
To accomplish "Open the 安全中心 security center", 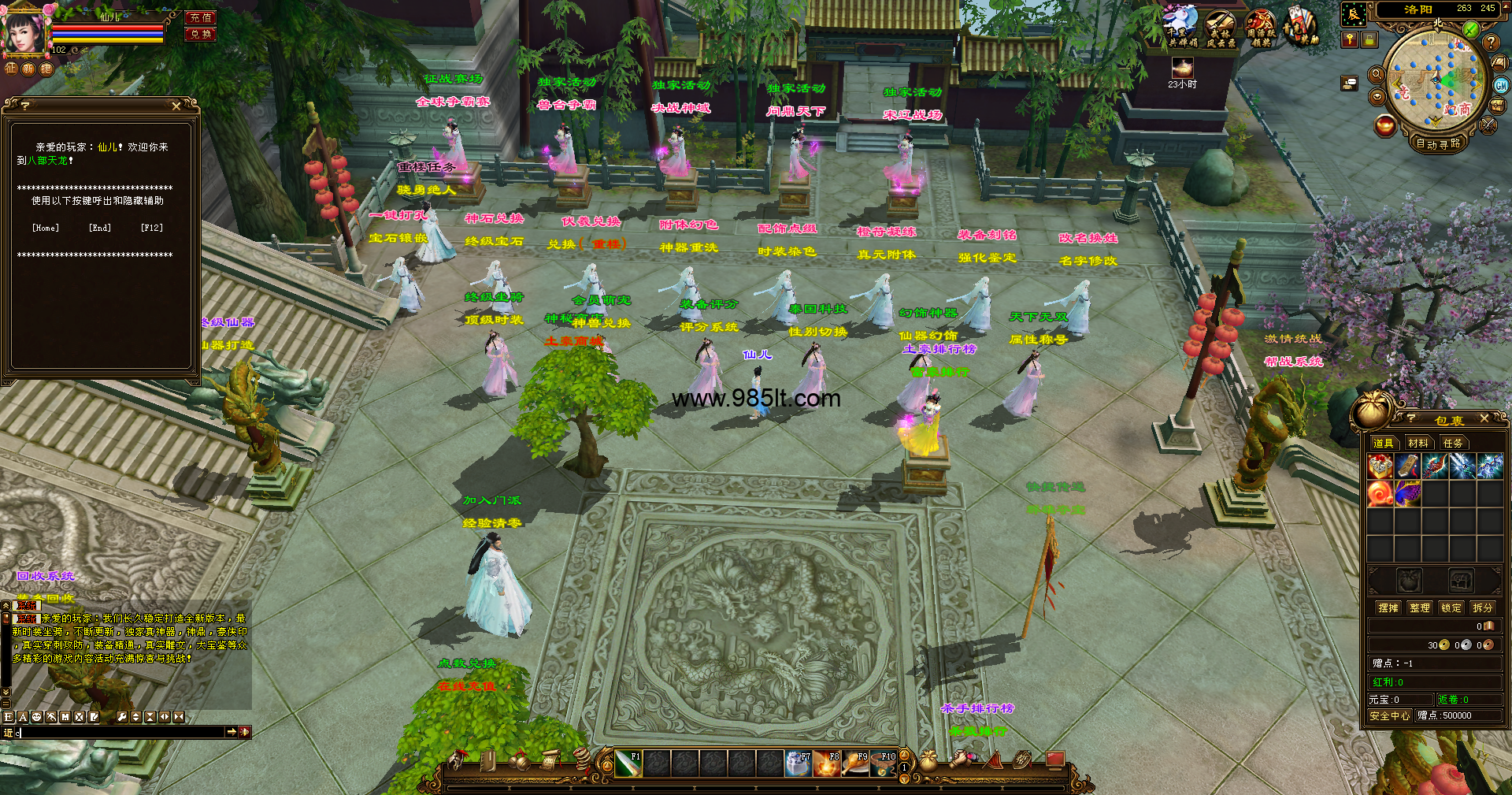I will [1389, 715].
